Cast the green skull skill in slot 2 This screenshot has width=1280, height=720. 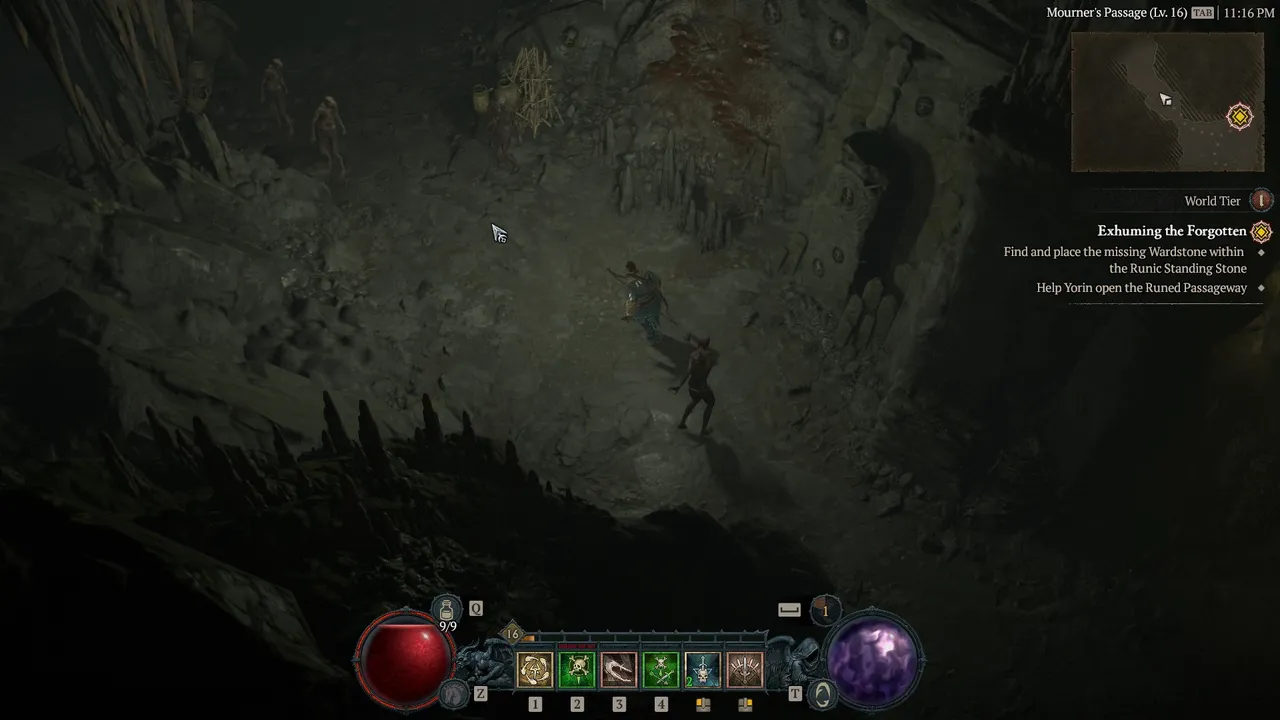pyautogui.click(x=577, y=670)
